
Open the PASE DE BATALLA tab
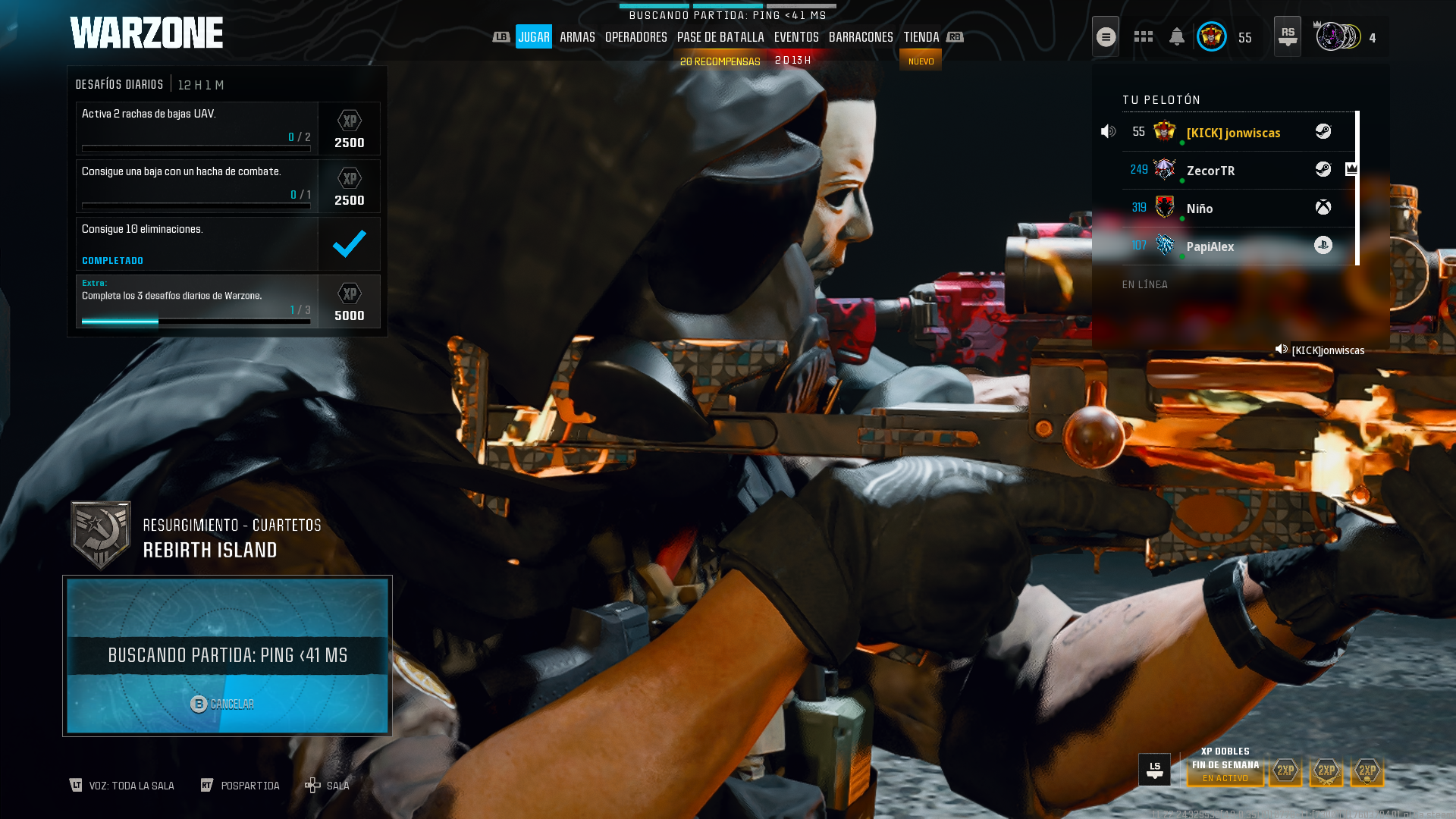point(720,37)
